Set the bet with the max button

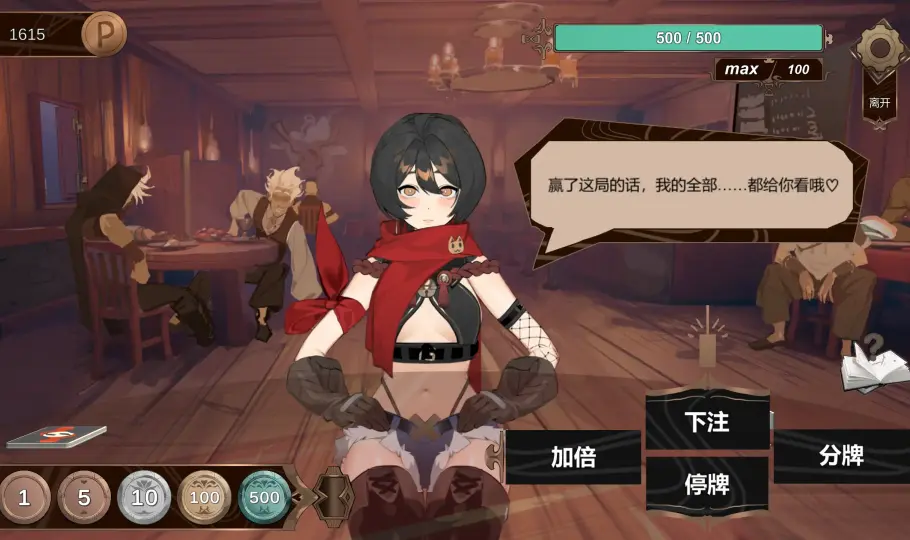pyautogui.click(x=742, y=69)
